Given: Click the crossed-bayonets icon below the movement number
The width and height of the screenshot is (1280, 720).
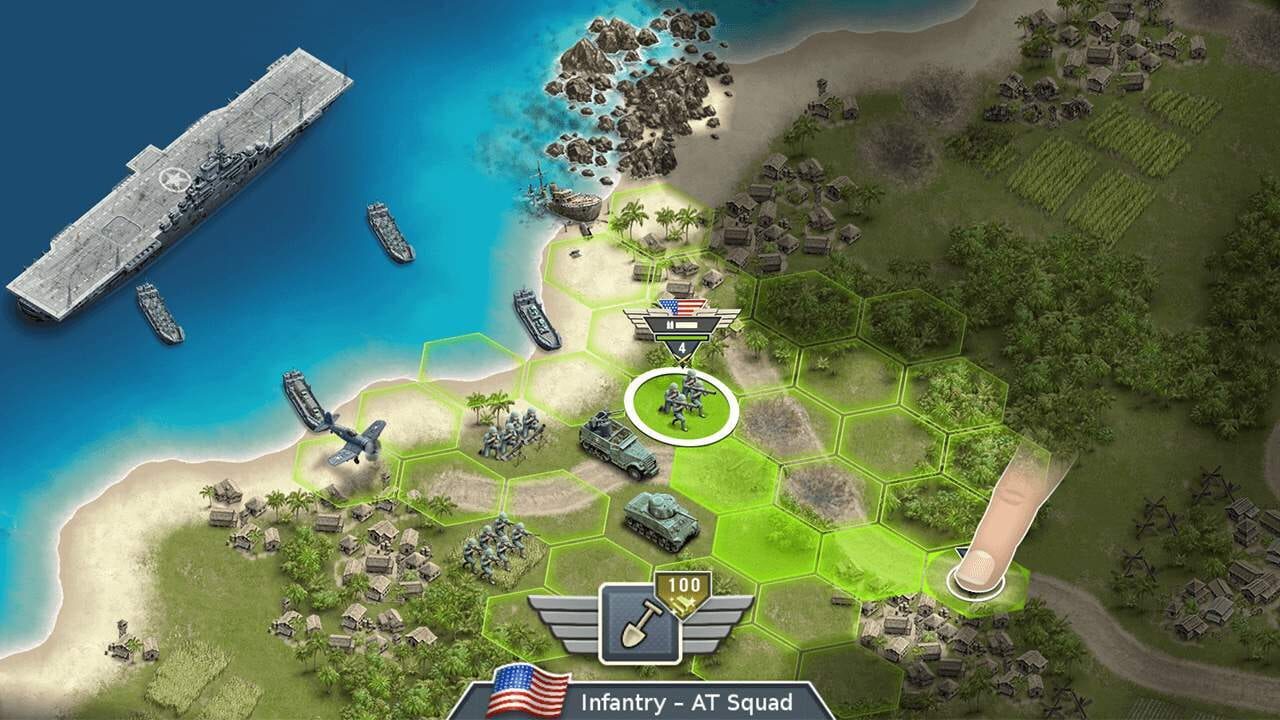Looking at the screenshot, I should click(x=683, y=359).
